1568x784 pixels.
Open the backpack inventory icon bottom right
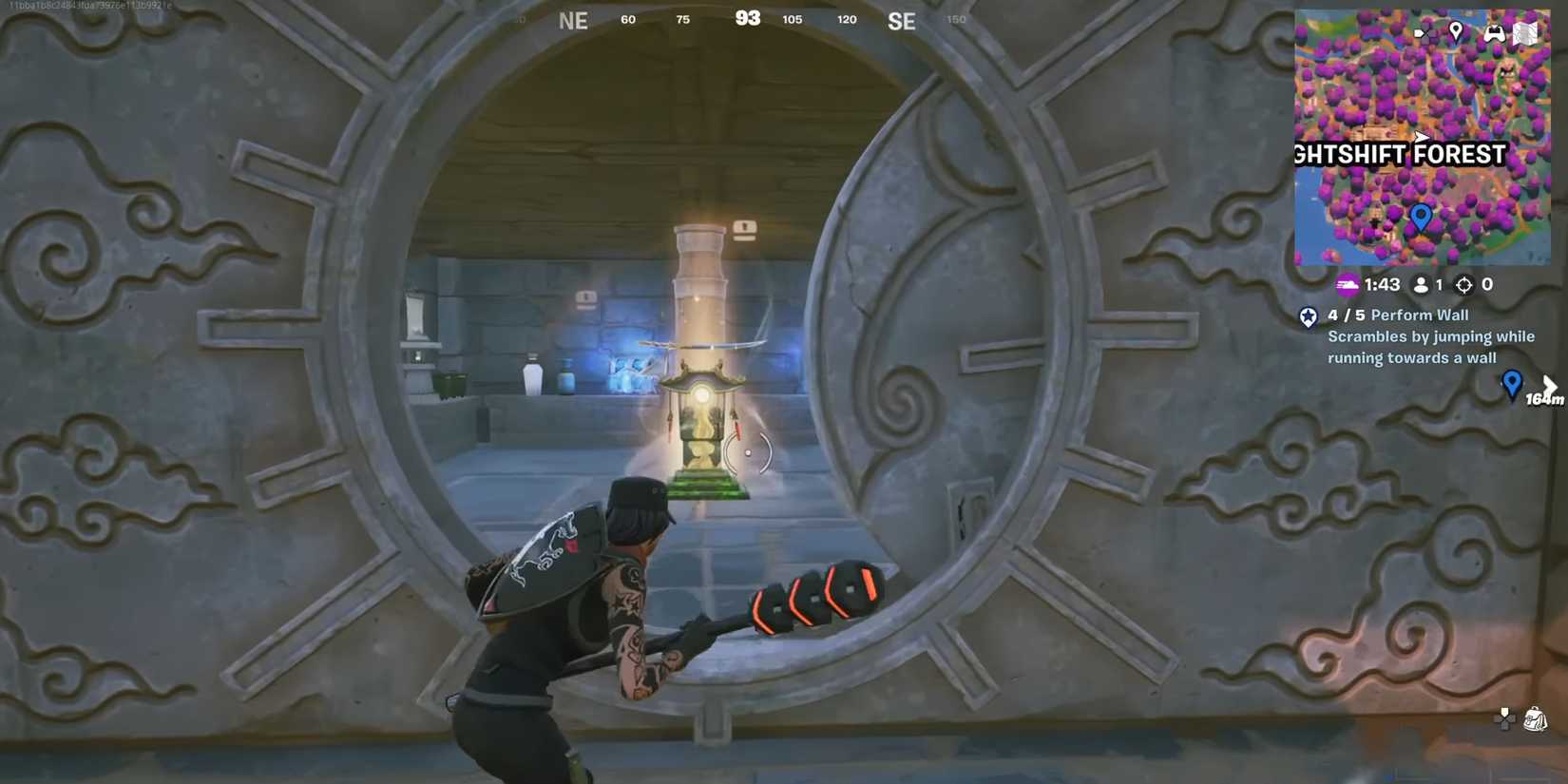(x=1534, y=717)
